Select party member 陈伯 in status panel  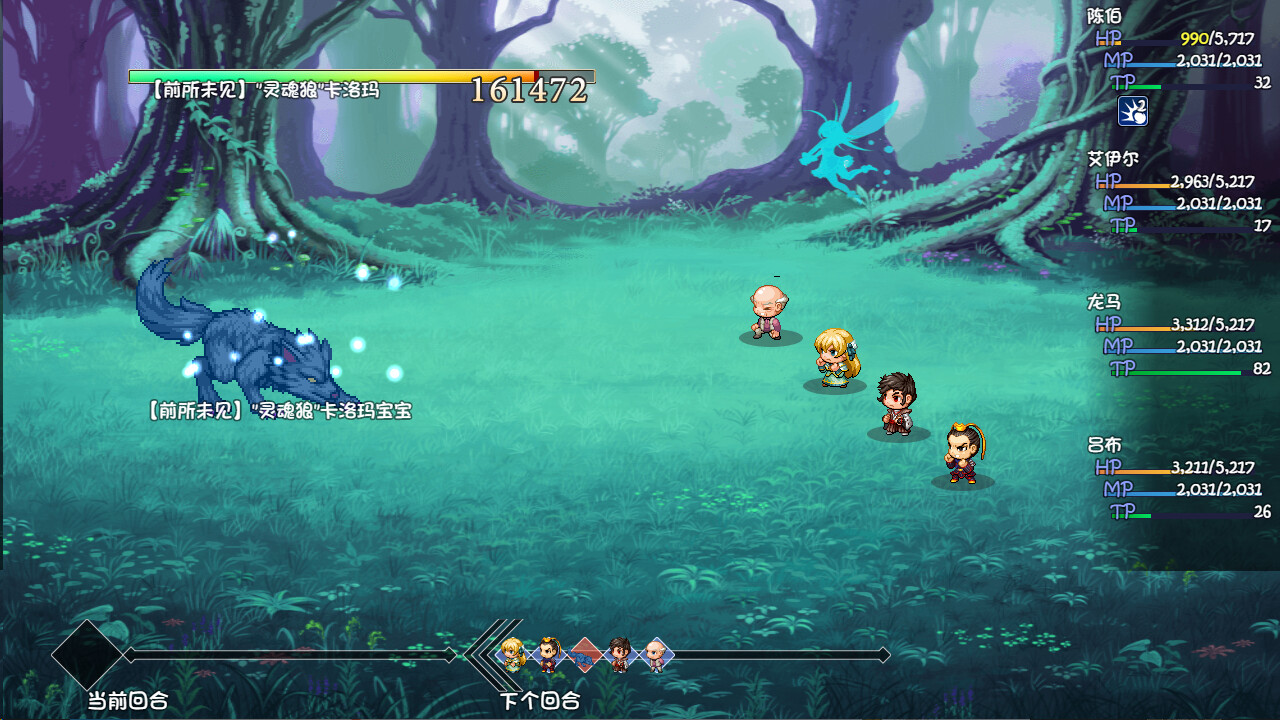click(x=1105, y=16)
